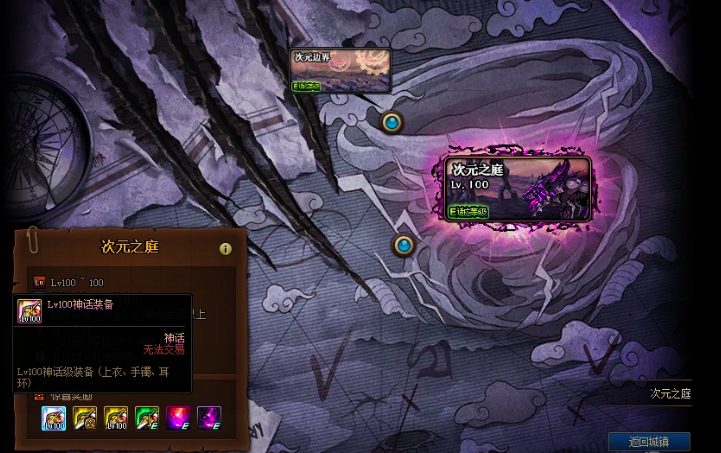Click the 返回城镇 return-to-town button

pyautogui.click(x=648, y=441)
